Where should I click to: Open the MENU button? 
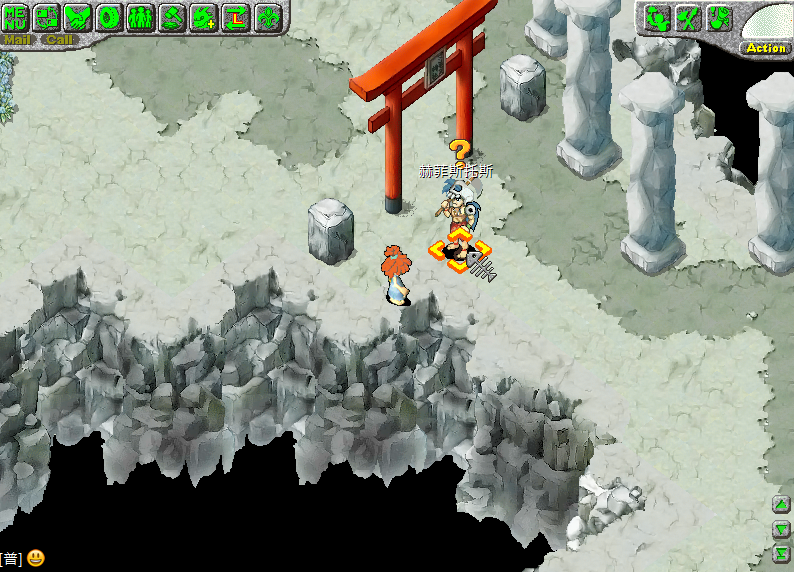[x=16, y=17]
